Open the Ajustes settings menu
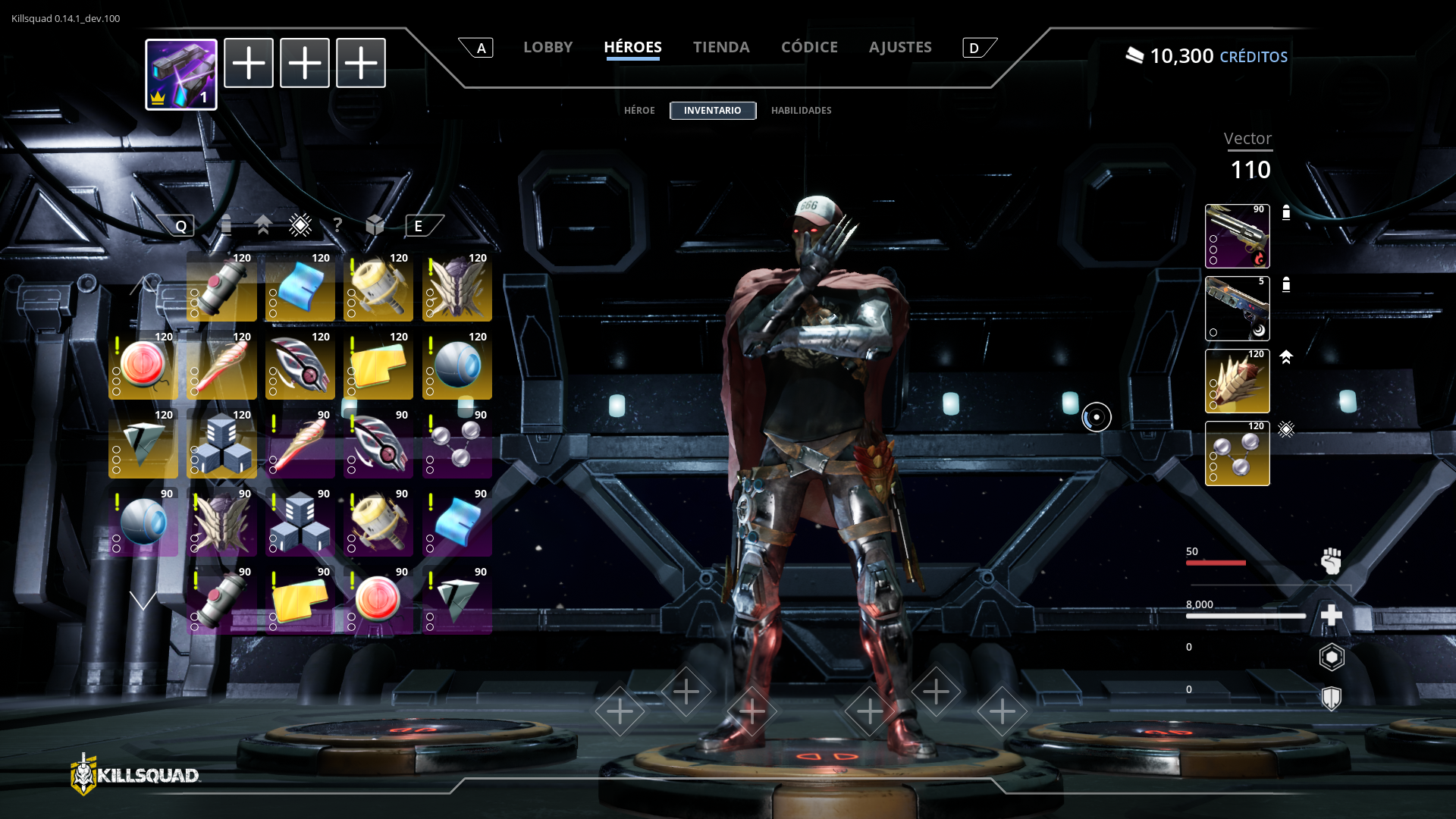This screenshot has width=1456, height=819. (x=900, y=47)
